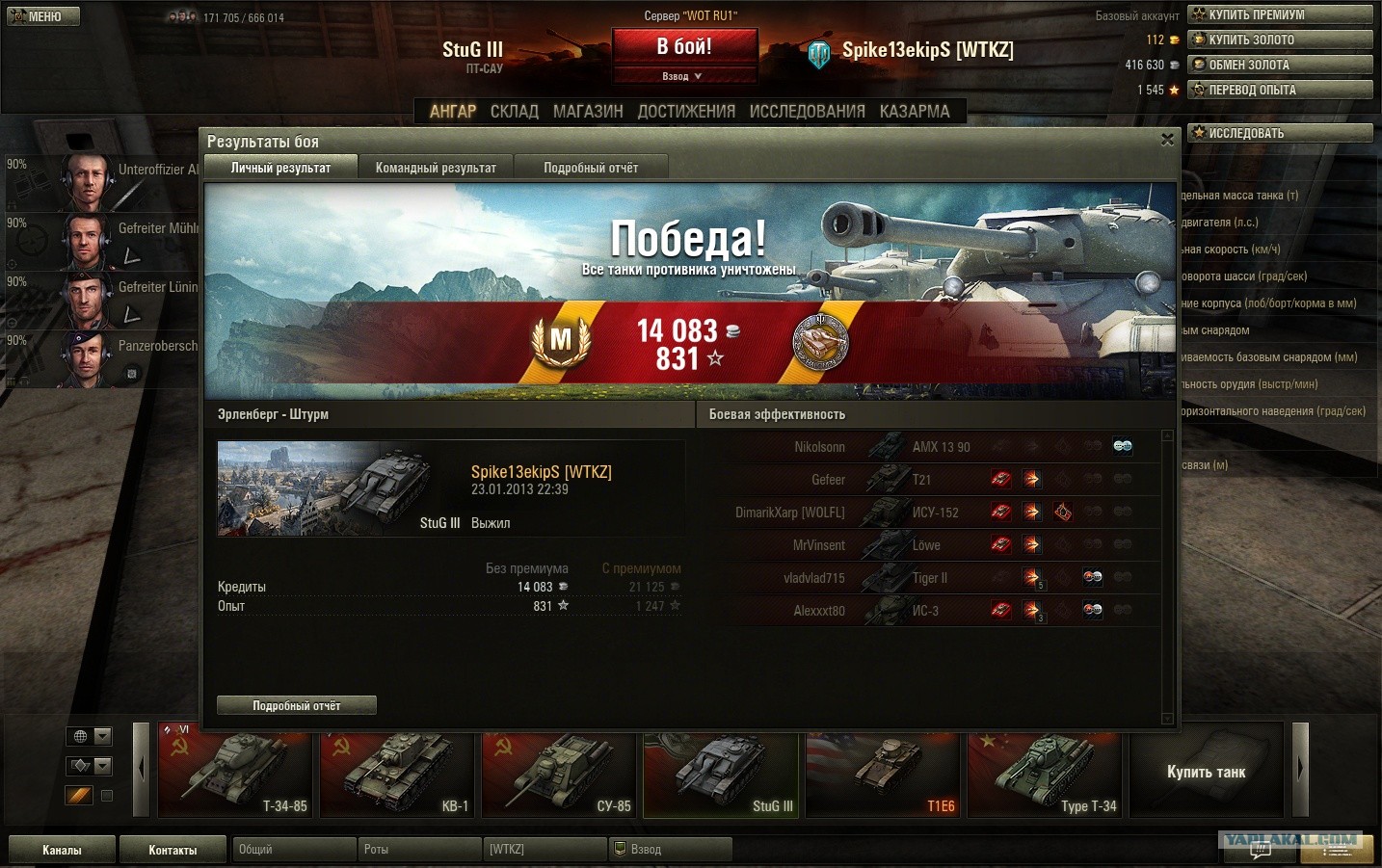Switch to Командный результат tab
This screenshot has width=1382, height=868.
(436, 168)
